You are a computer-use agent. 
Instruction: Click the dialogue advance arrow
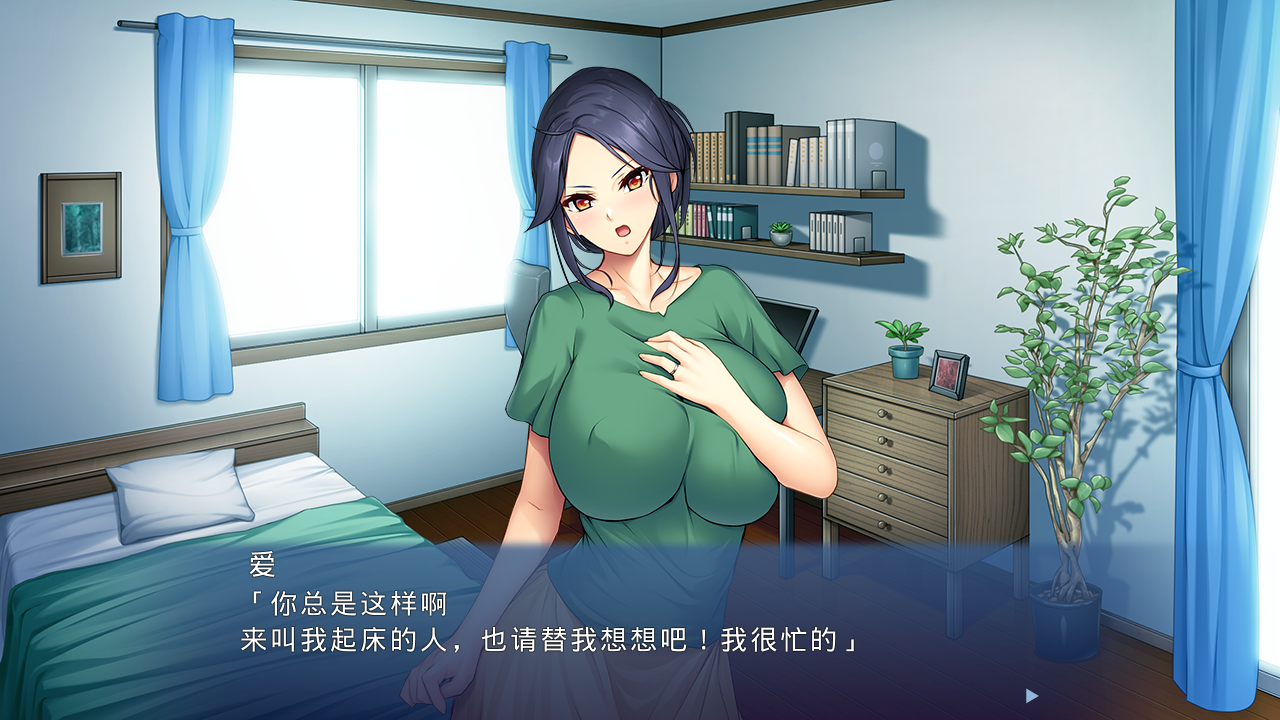[x=1032, y=695]
